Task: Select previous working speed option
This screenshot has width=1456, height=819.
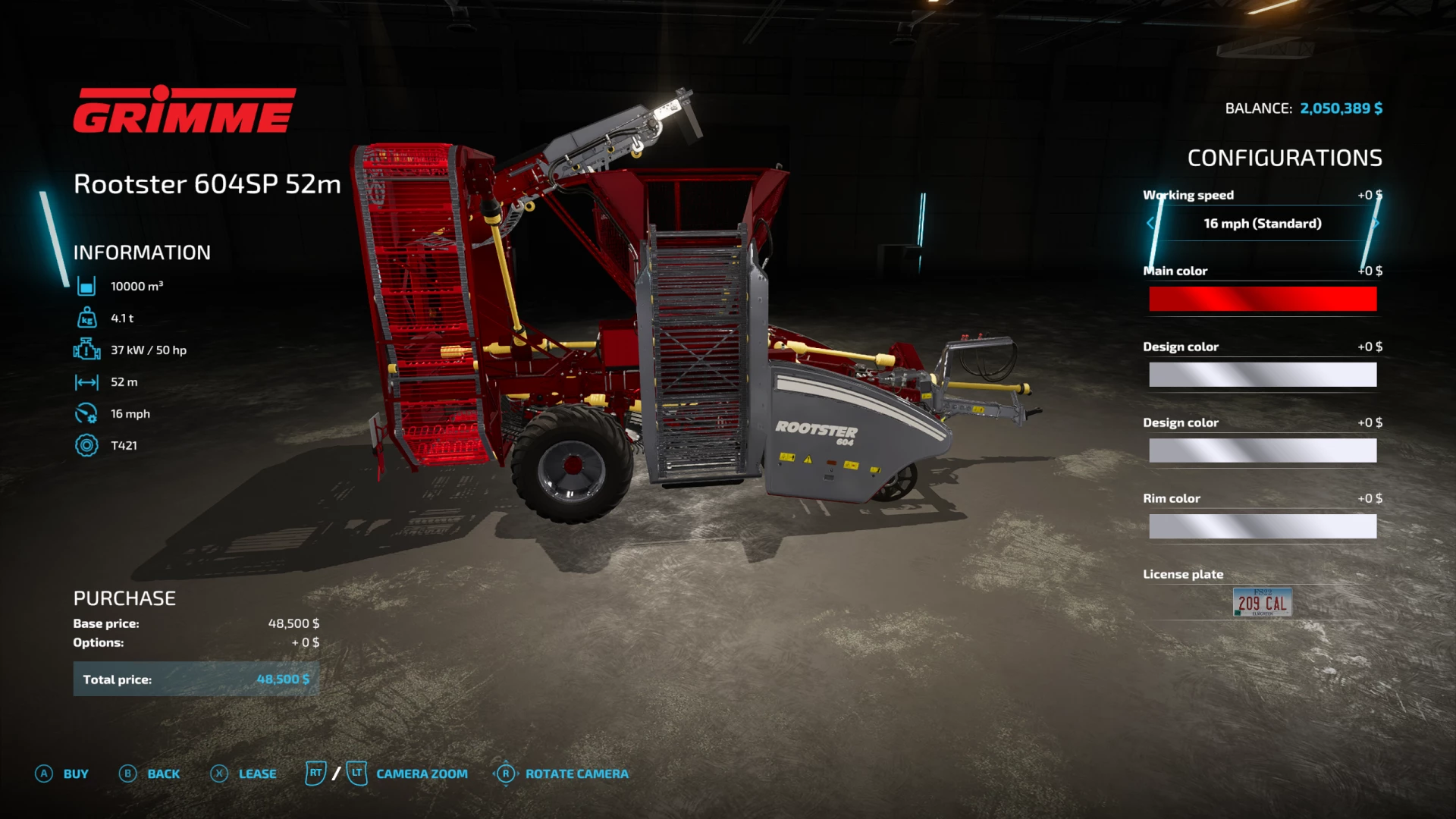Action: pyautogui.click(x=1150, y=223)
